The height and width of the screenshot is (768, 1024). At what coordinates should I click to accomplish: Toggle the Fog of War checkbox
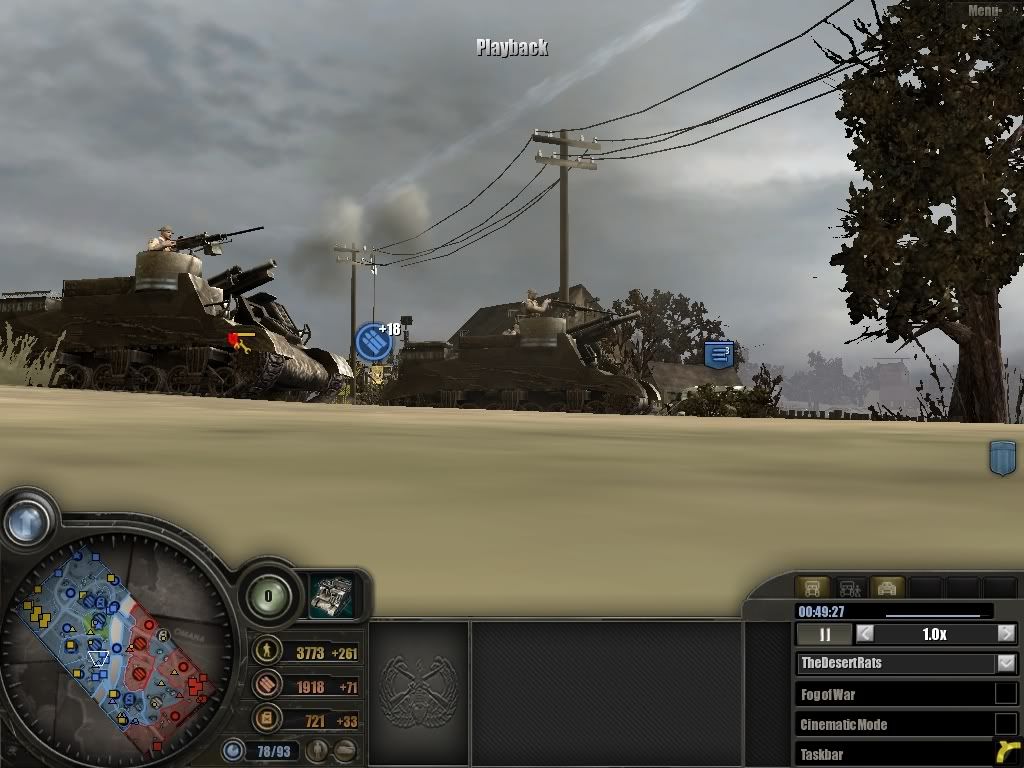point(1005,694)
